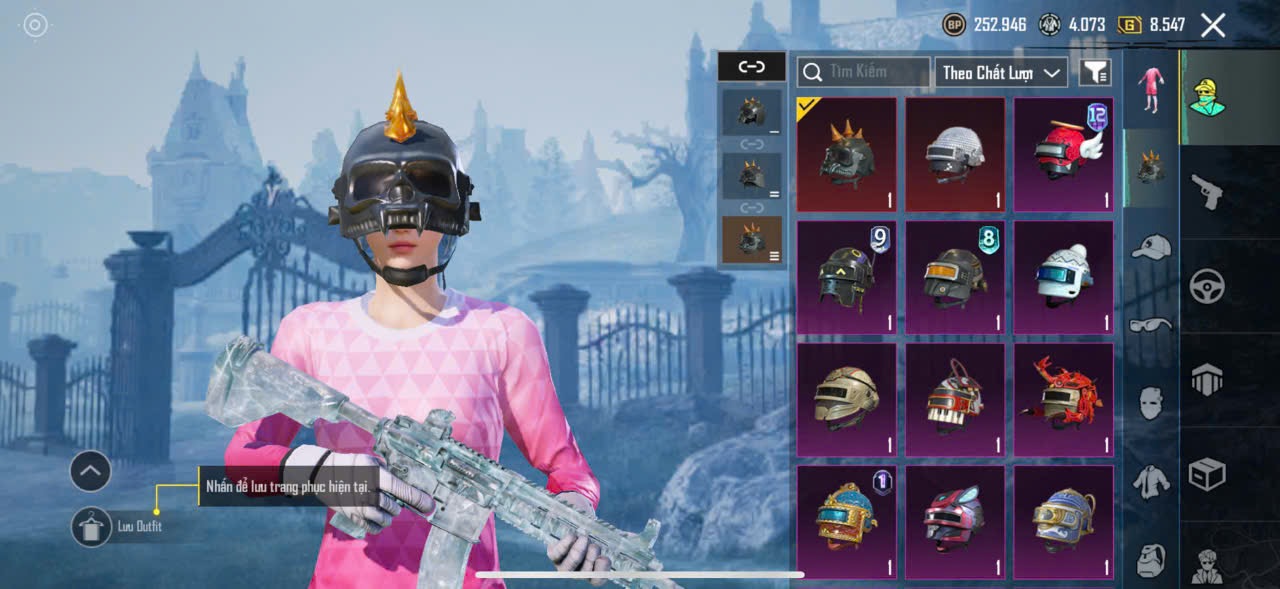Open the item filter funnel button
Screen dimensions: 1280x589
pos(1095,72)
